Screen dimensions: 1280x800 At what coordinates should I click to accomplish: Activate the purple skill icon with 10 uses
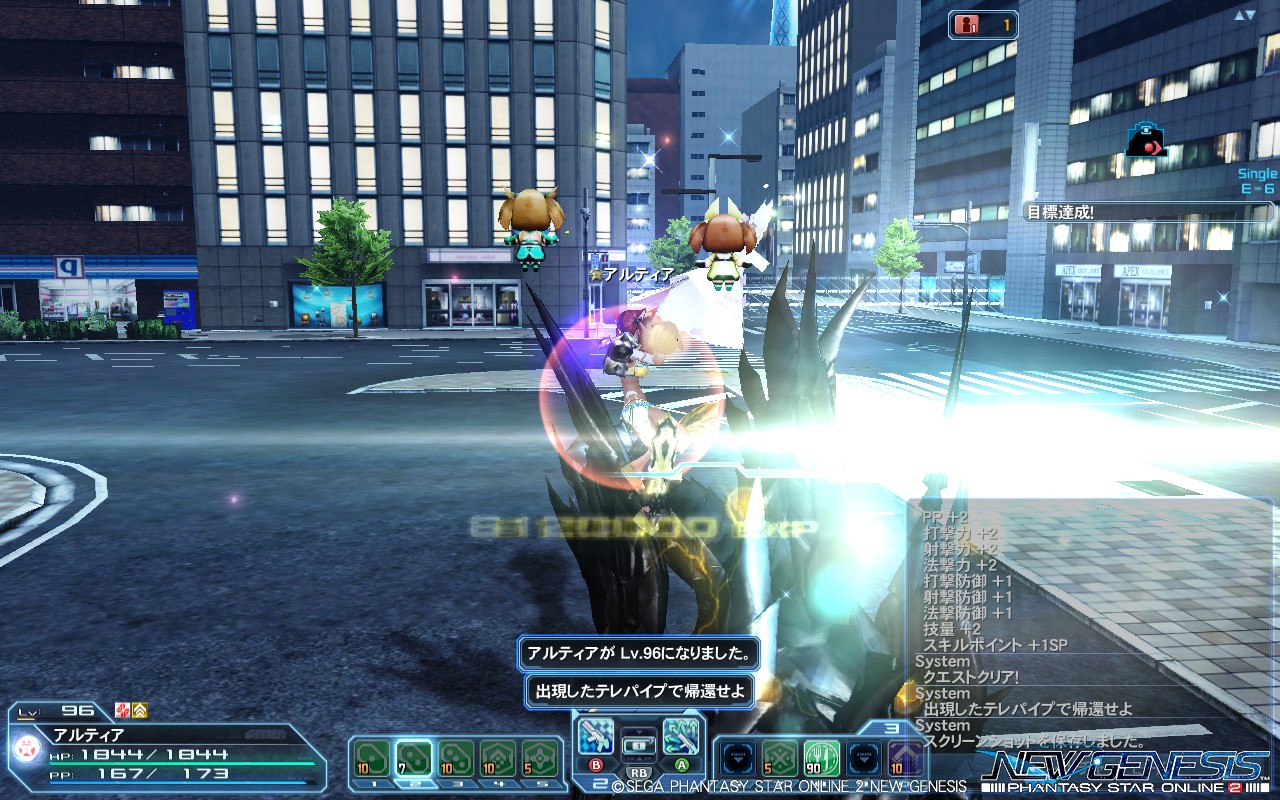click(905, 758)
